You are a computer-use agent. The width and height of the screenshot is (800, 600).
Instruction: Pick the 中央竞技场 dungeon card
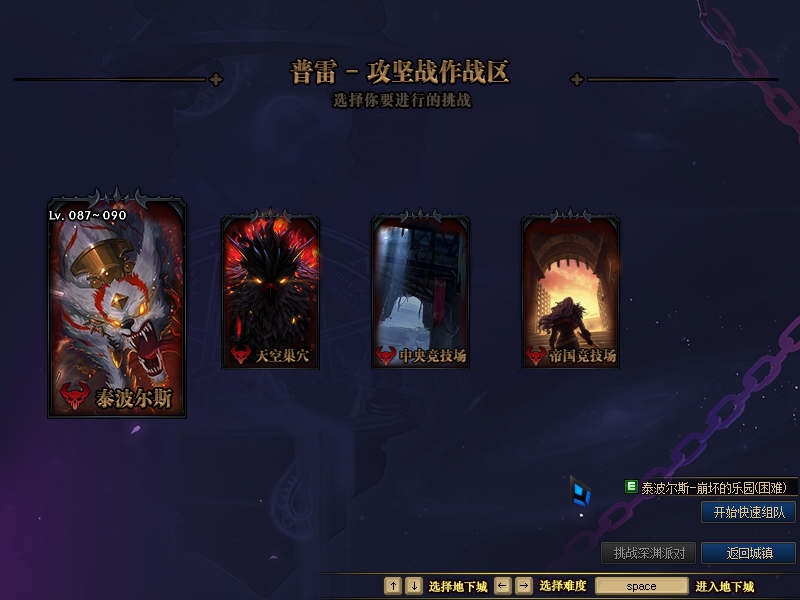click(x=420, y=292)
